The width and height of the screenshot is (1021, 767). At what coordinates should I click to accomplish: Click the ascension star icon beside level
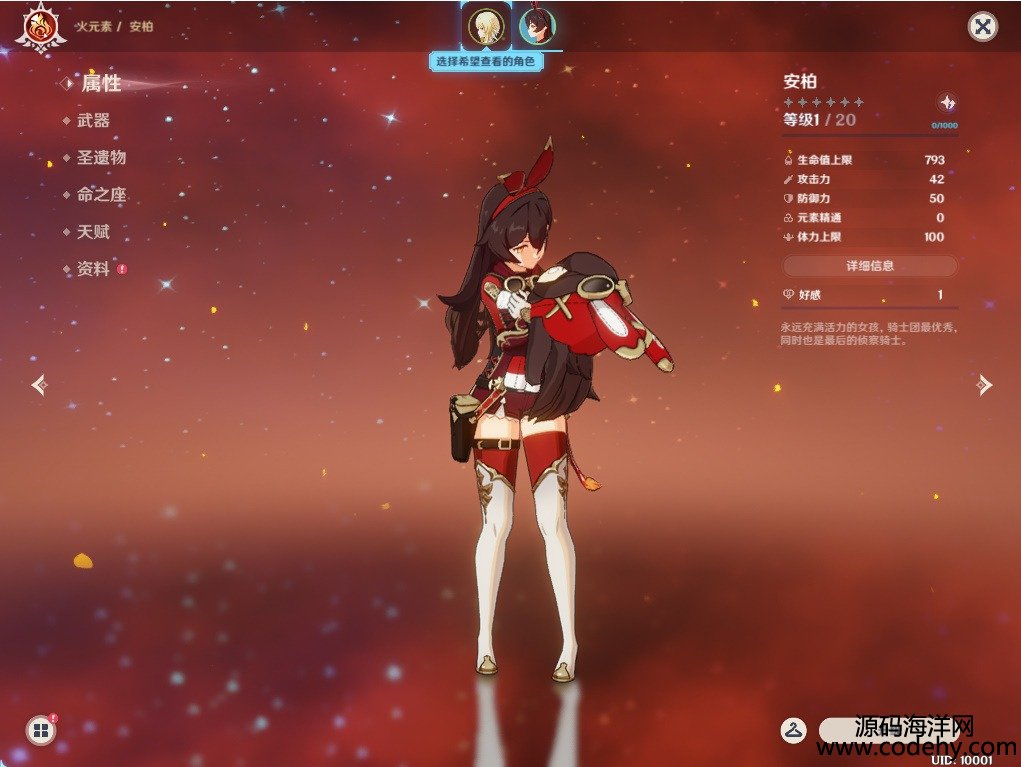click(946, 103)
